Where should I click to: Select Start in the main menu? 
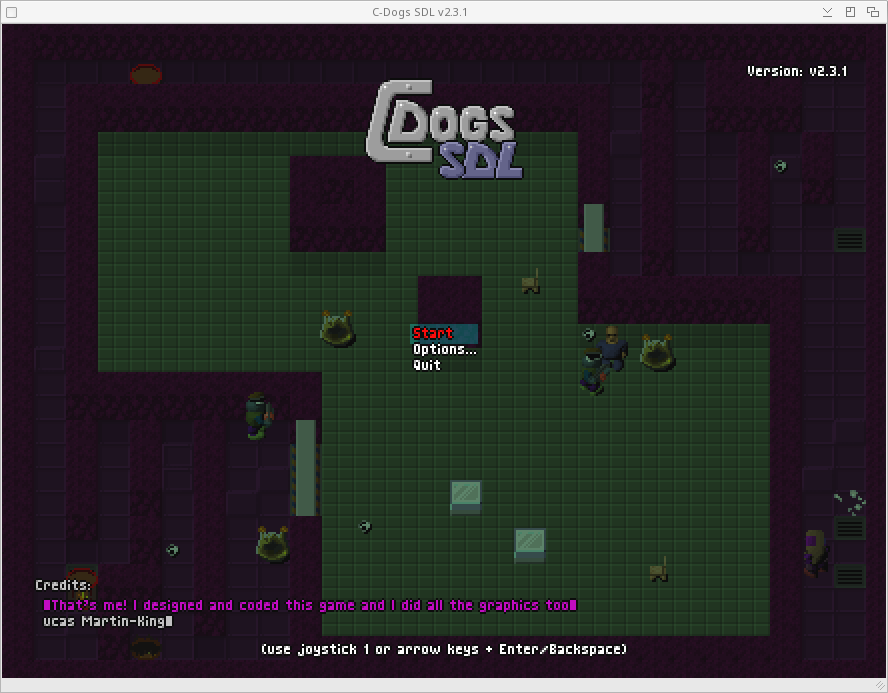pos(433,333)
